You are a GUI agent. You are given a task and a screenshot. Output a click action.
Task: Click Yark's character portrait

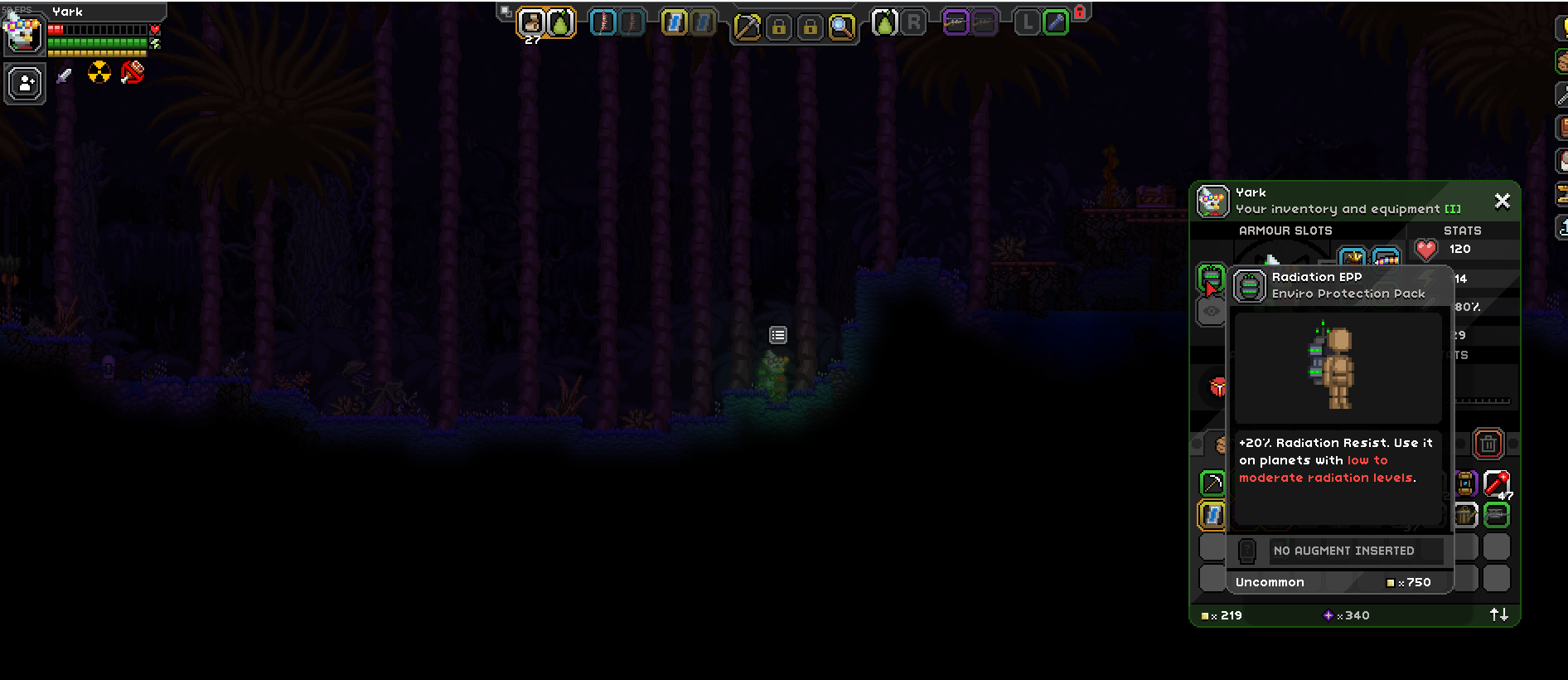click(24, 33)
